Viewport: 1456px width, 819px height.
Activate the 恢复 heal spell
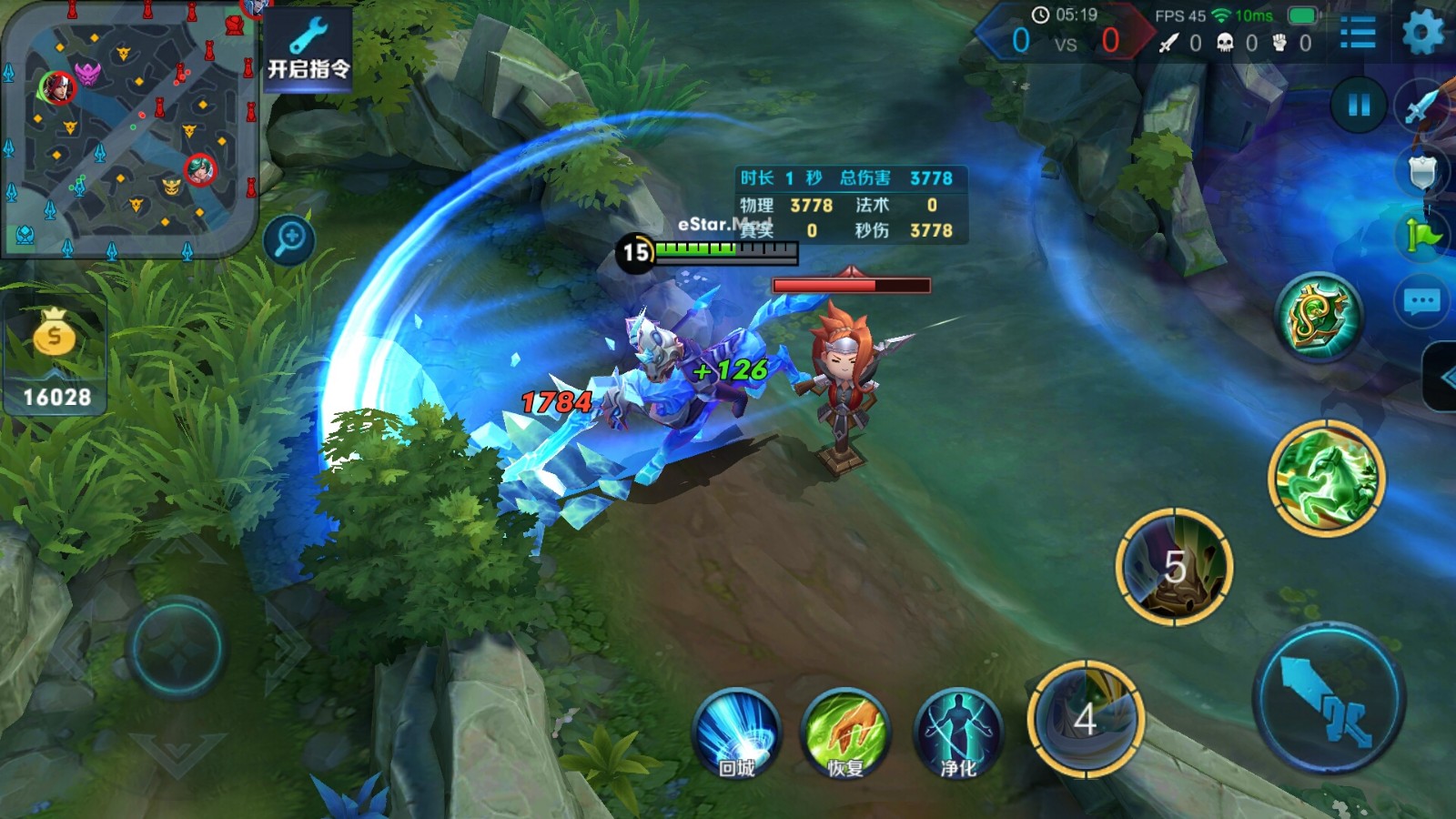pyautogui.click(x=844, y=734)
